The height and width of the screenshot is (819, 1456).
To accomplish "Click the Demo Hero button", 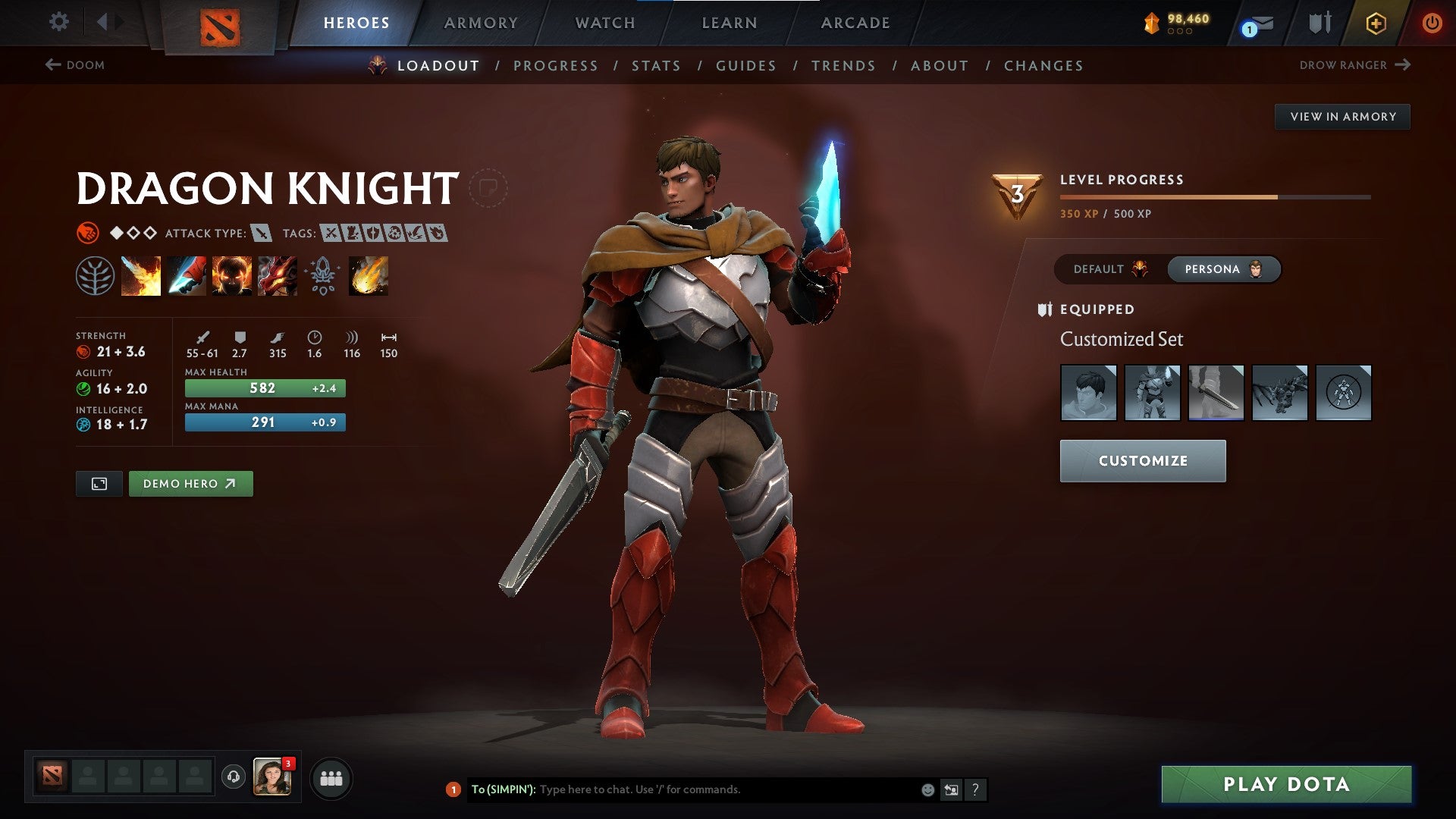I will [190, 483].
